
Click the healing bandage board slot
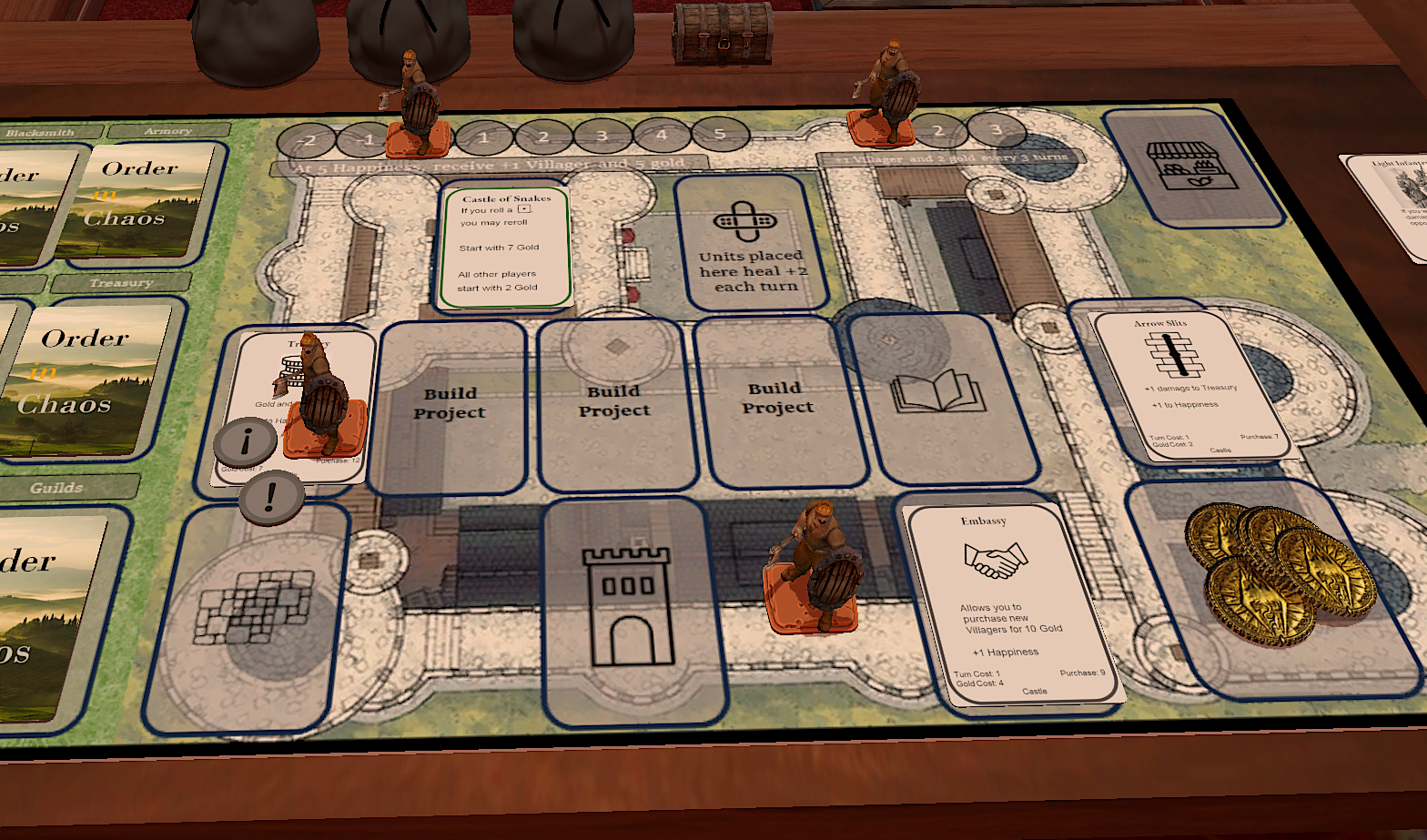(751, 243)
